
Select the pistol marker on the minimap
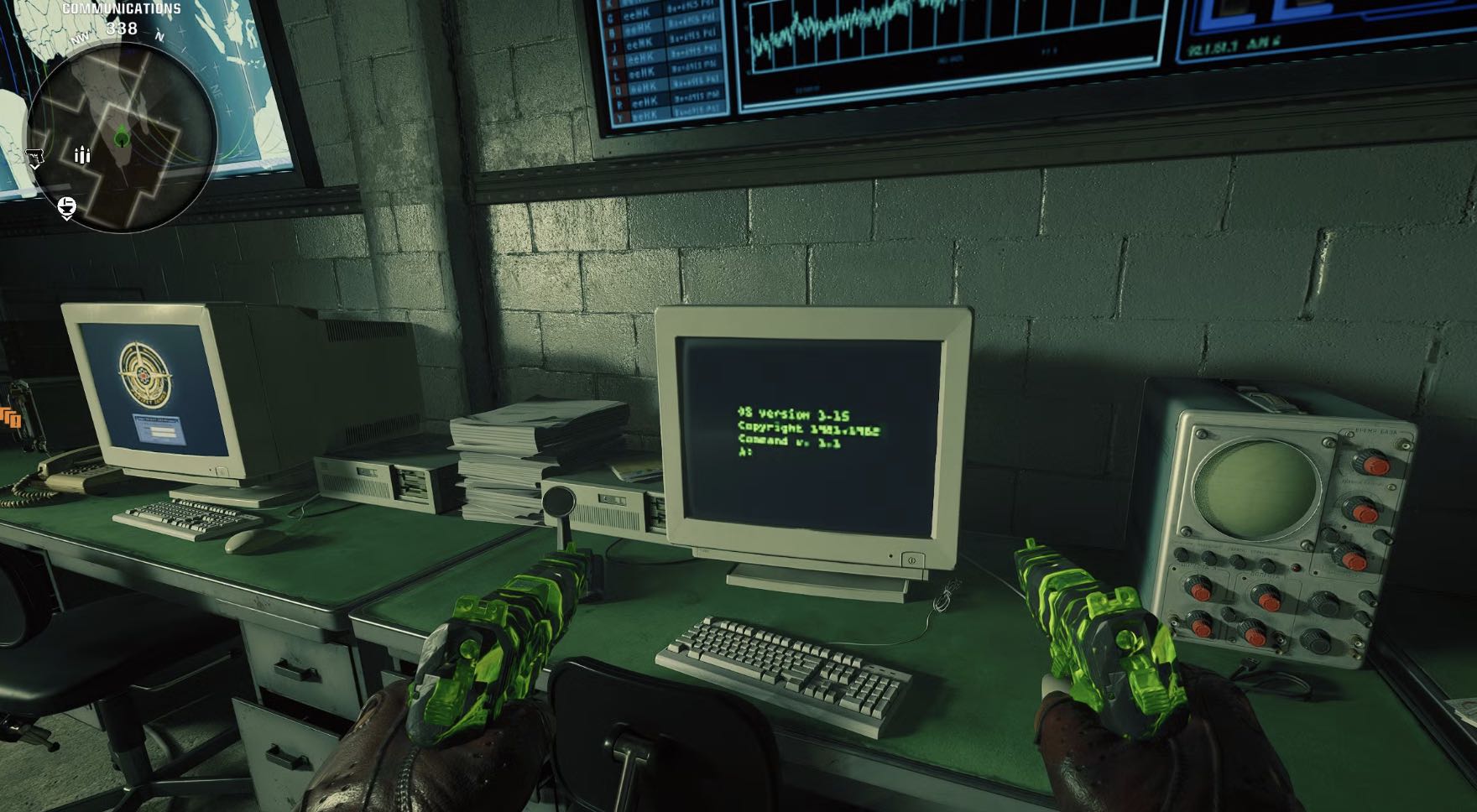(34, 157)
